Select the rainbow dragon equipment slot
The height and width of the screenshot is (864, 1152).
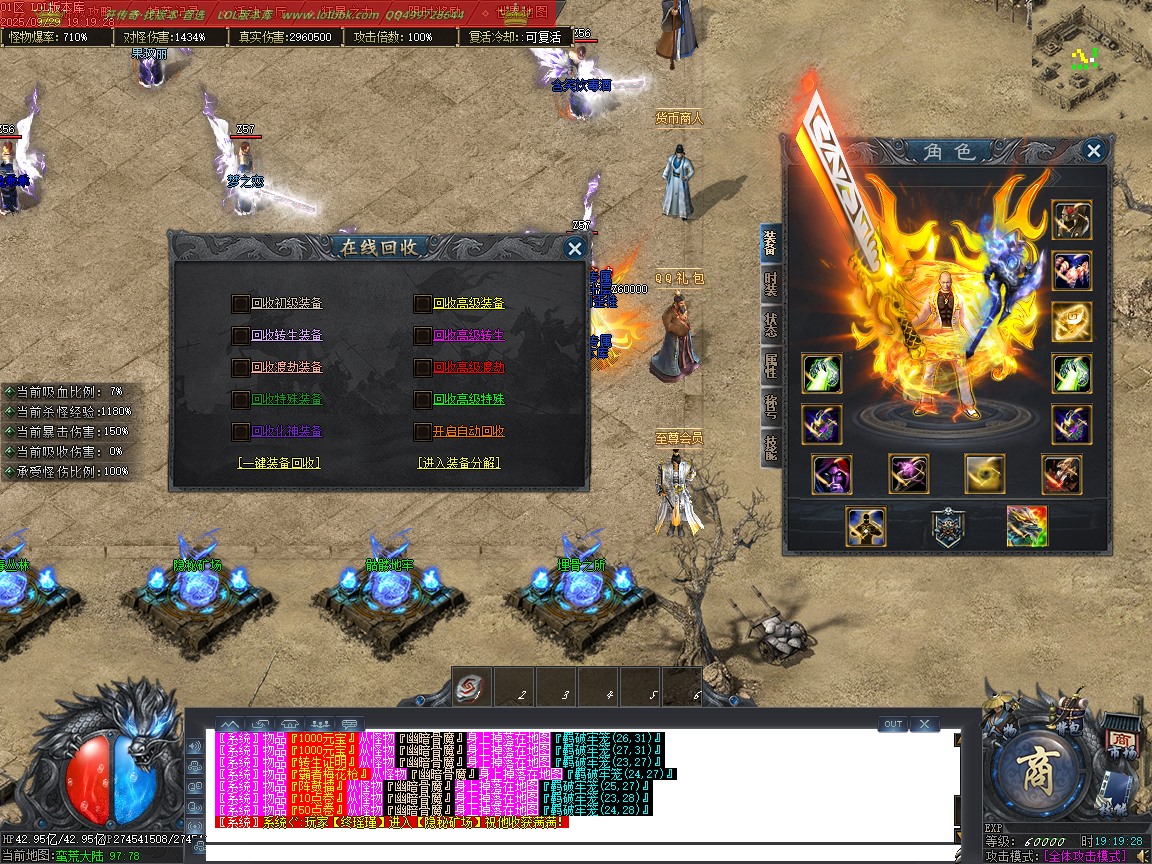point(1027,526)
